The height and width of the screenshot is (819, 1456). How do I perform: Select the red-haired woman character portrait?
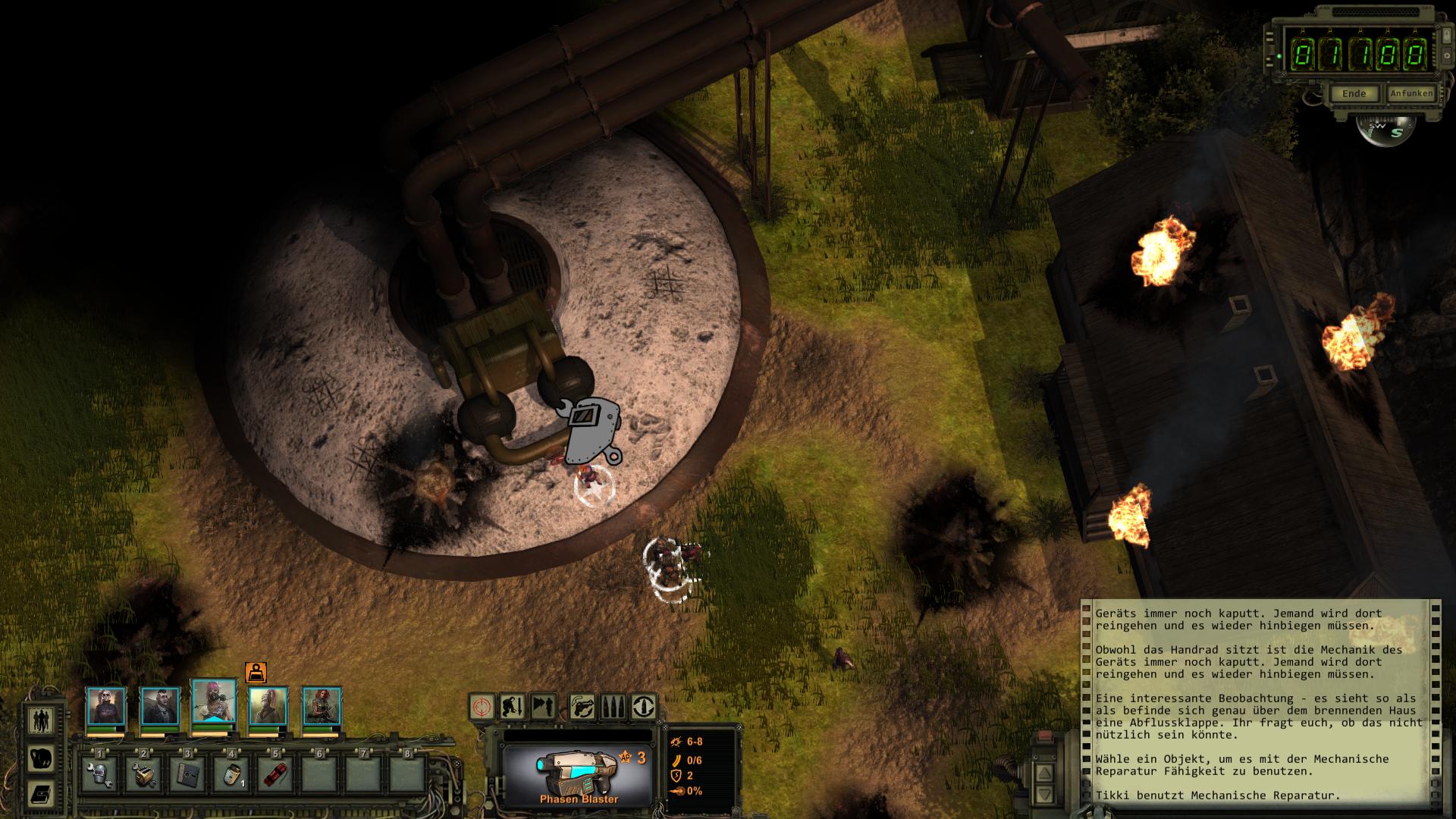(x=322, y=706)
